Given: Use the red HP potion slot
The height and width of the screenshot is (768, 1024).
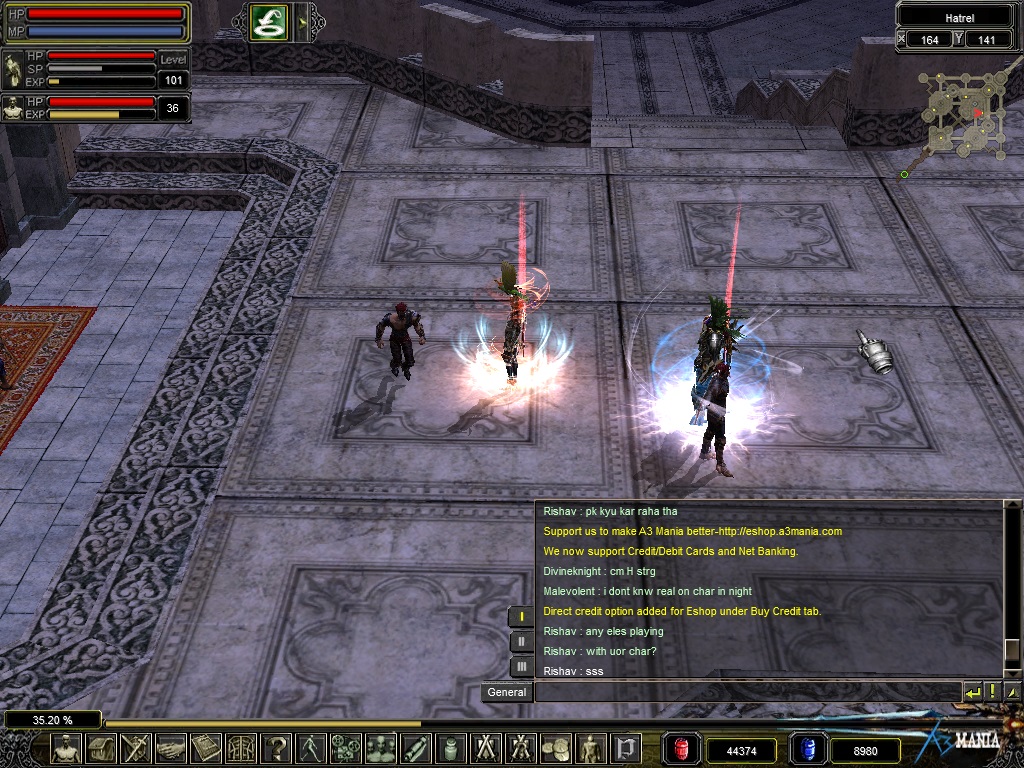Looking at the screenshot, I should click(680, 749).
